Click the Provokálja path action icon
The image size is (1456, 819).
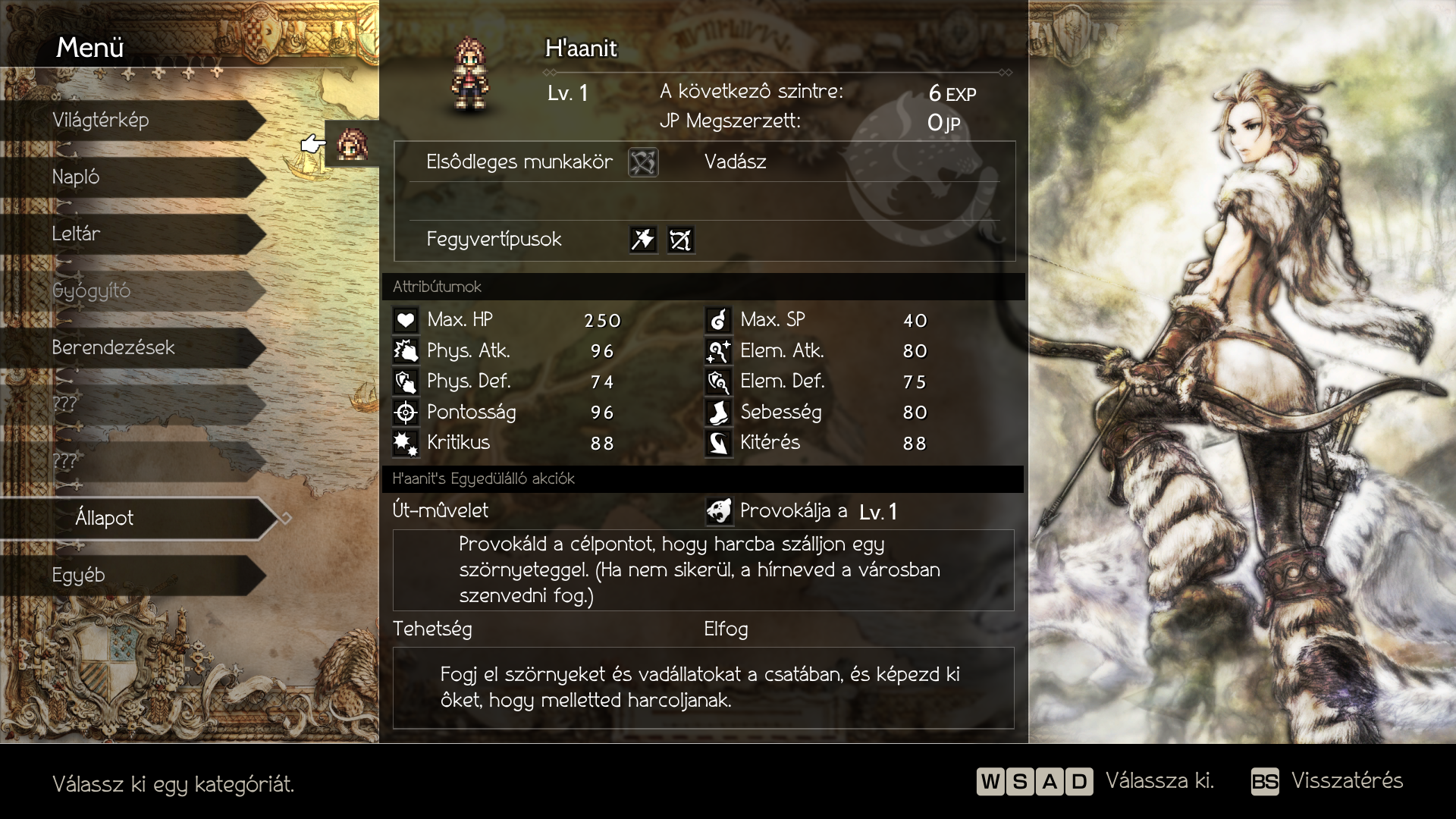click(x=719, y=511)
